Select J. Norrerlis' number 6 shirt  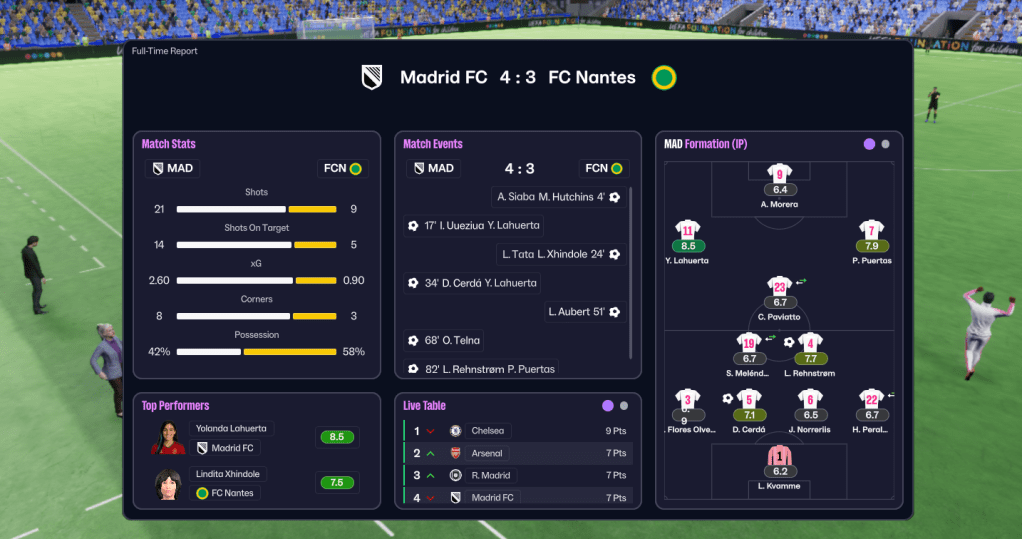point(810,400)
